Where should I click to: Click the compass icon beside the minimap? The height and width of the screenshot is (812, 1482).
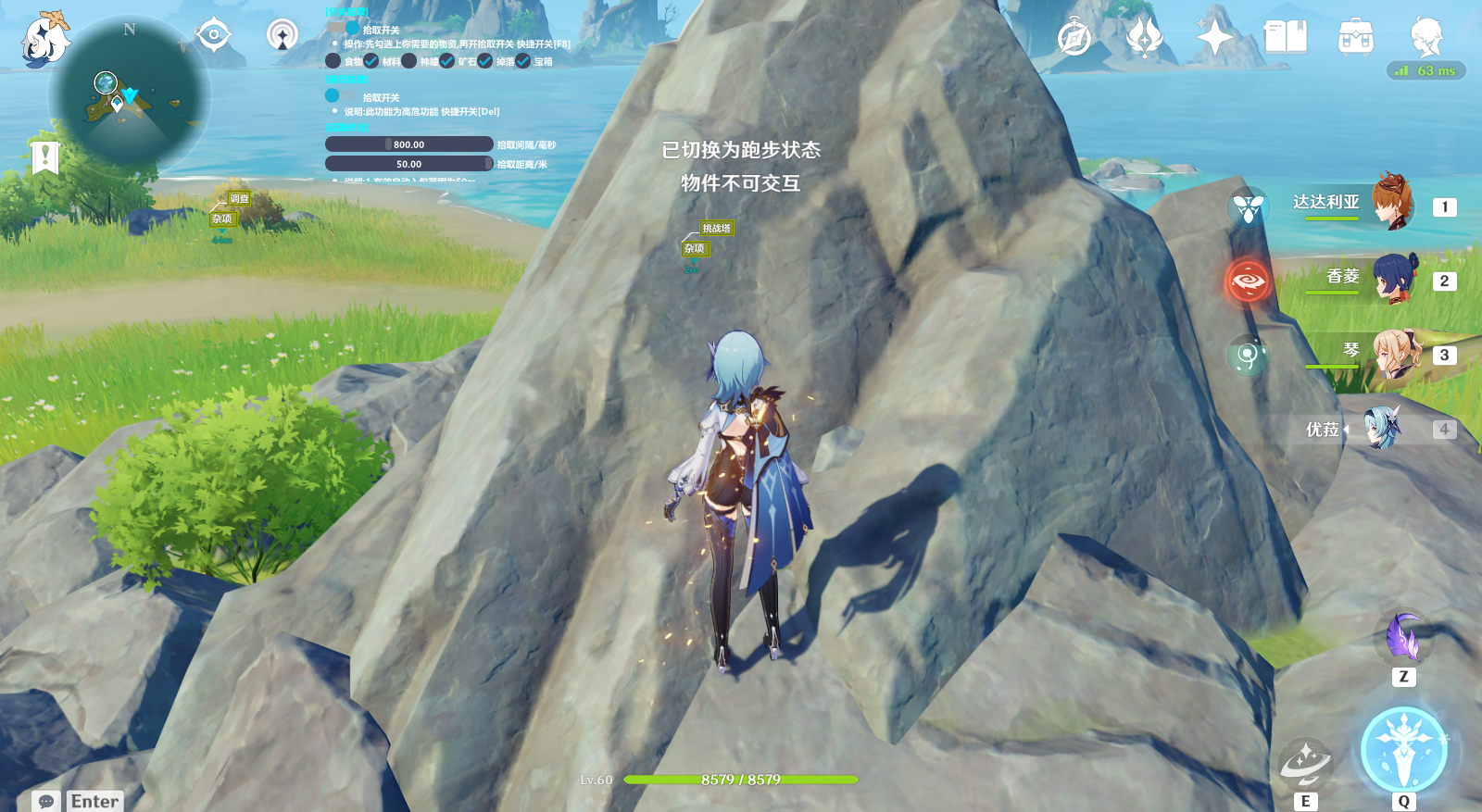(x=212, y=33)
